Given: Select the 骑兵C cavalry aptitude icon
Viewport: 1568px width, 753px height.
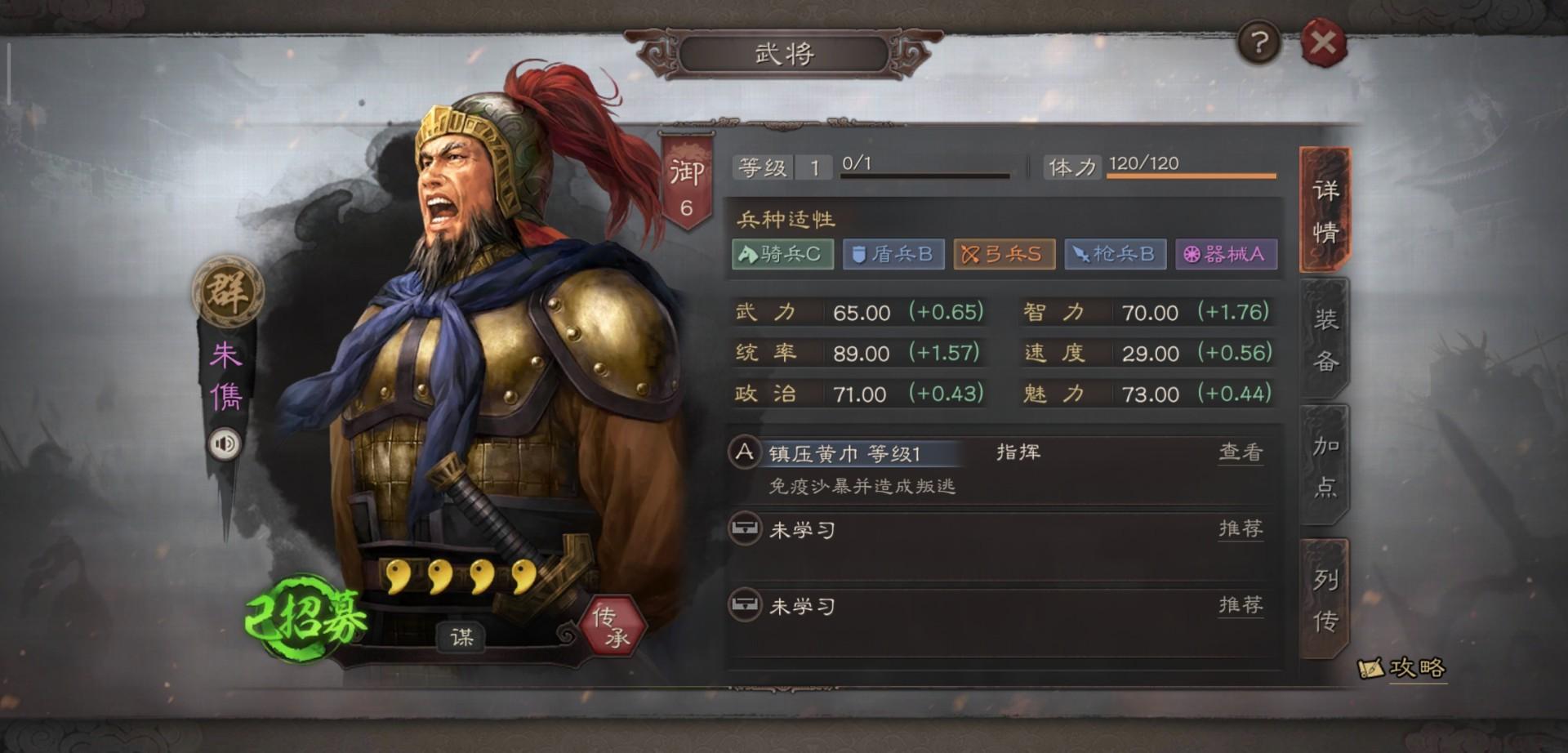Looking at the screenshot, I should click(x=782, y=255).
